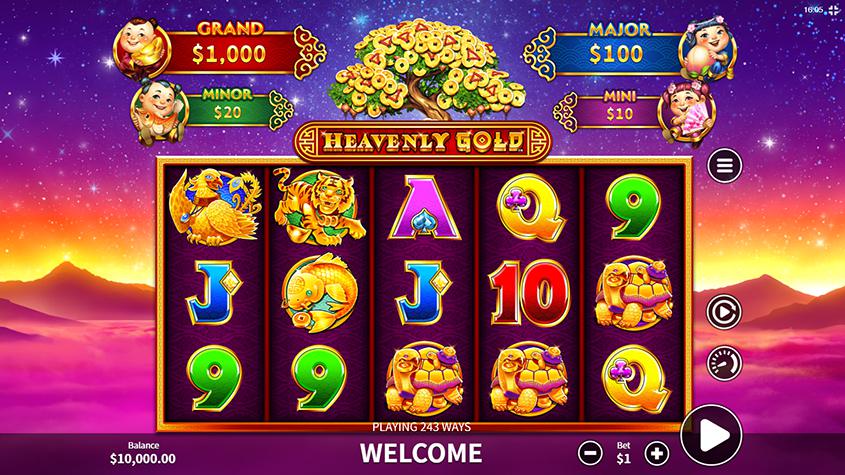Spin the reels with the play button
Screen dimensions: 845x475
711,435
